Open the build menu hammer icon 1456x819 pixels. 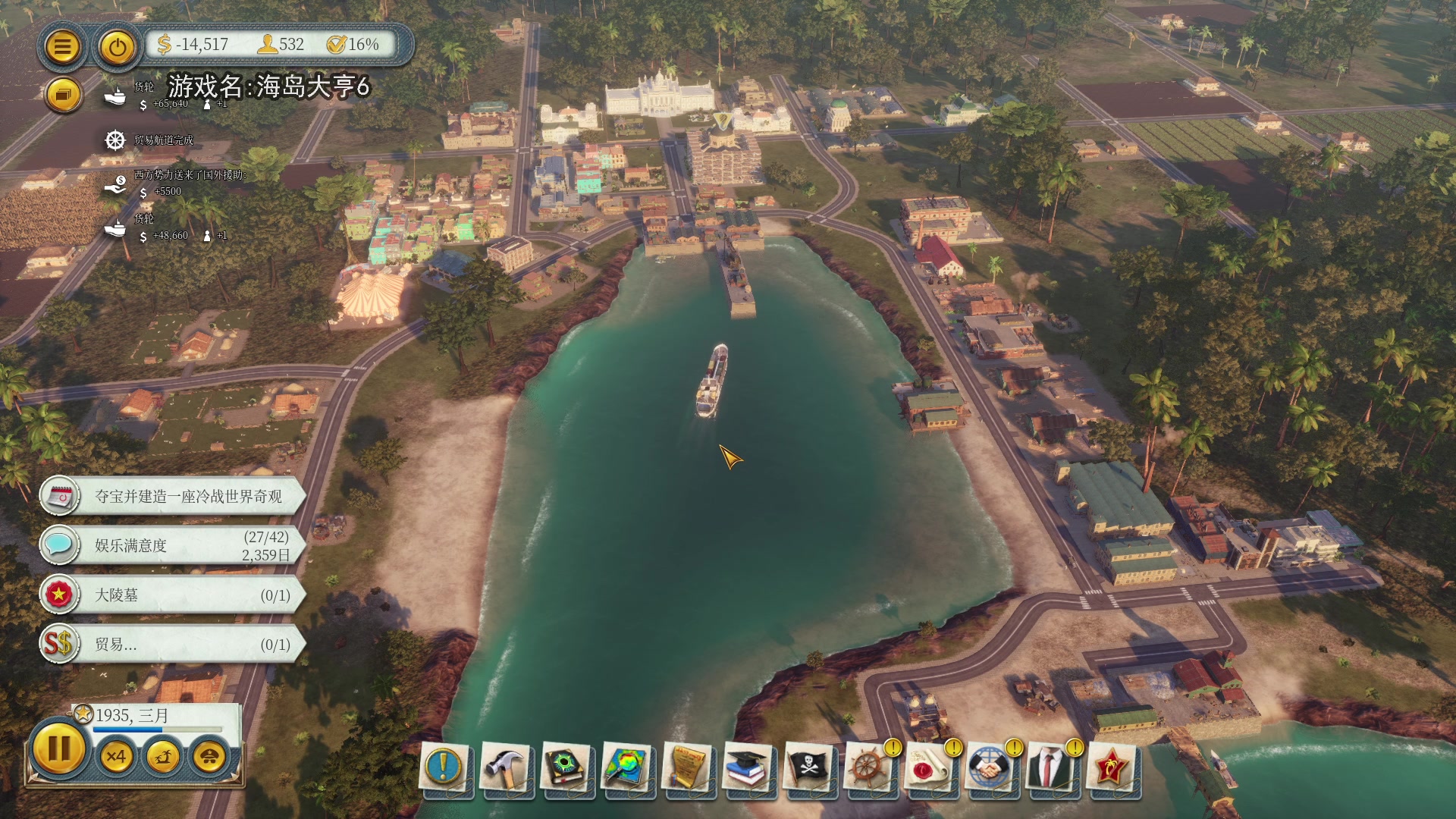[504, 767]
